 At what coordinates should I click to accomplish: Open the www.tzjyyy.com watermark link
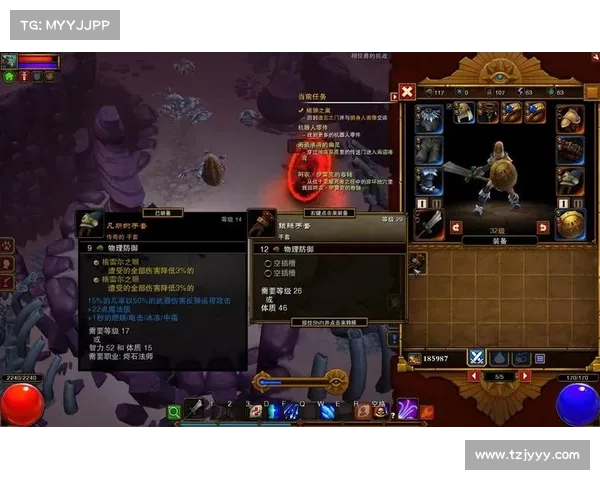(x=527, y=455)
